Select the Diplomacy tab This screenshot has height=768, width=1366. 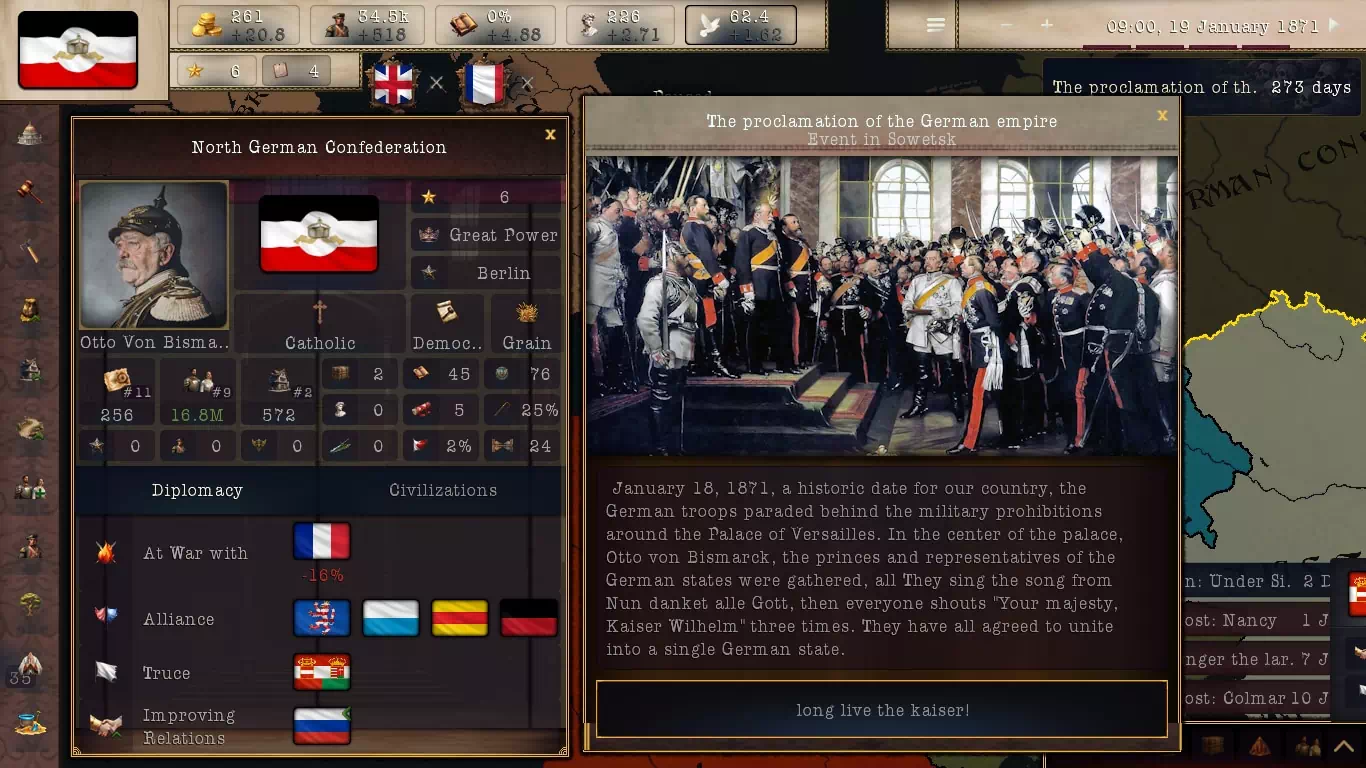pos(197,490)
